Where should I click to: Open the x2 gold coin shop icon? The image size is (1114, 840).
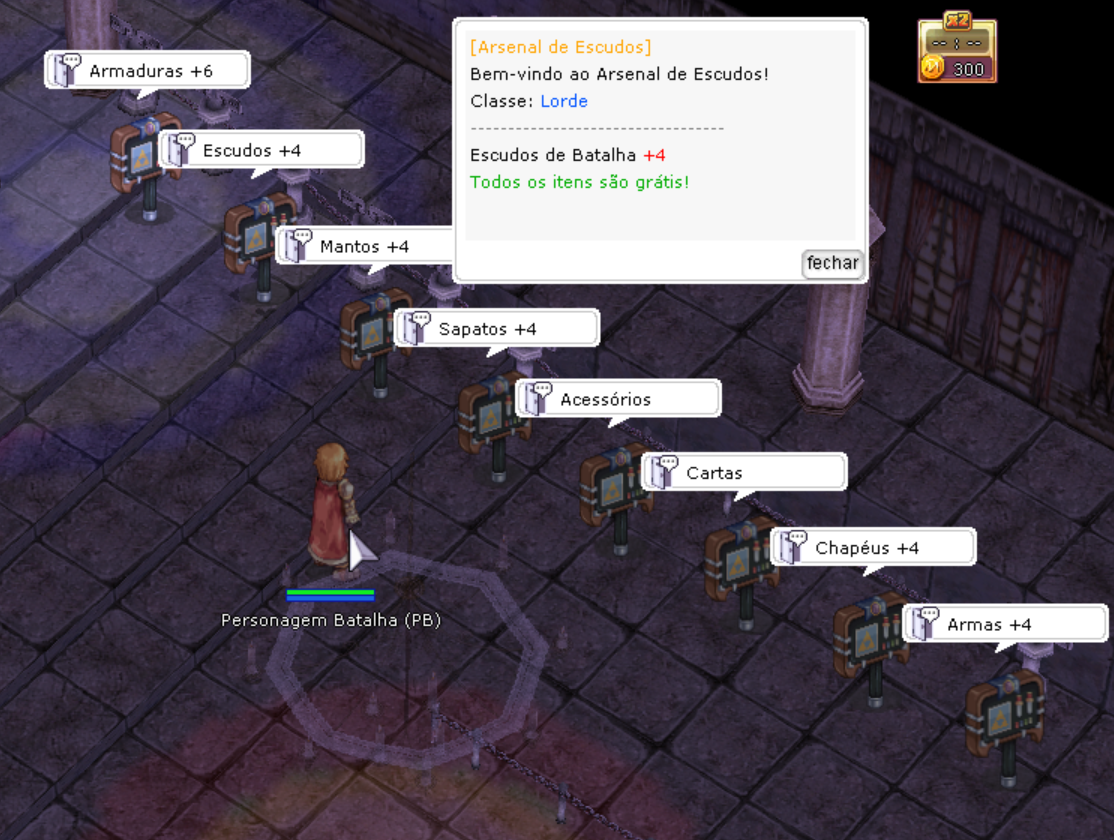[x=957, y=50]
